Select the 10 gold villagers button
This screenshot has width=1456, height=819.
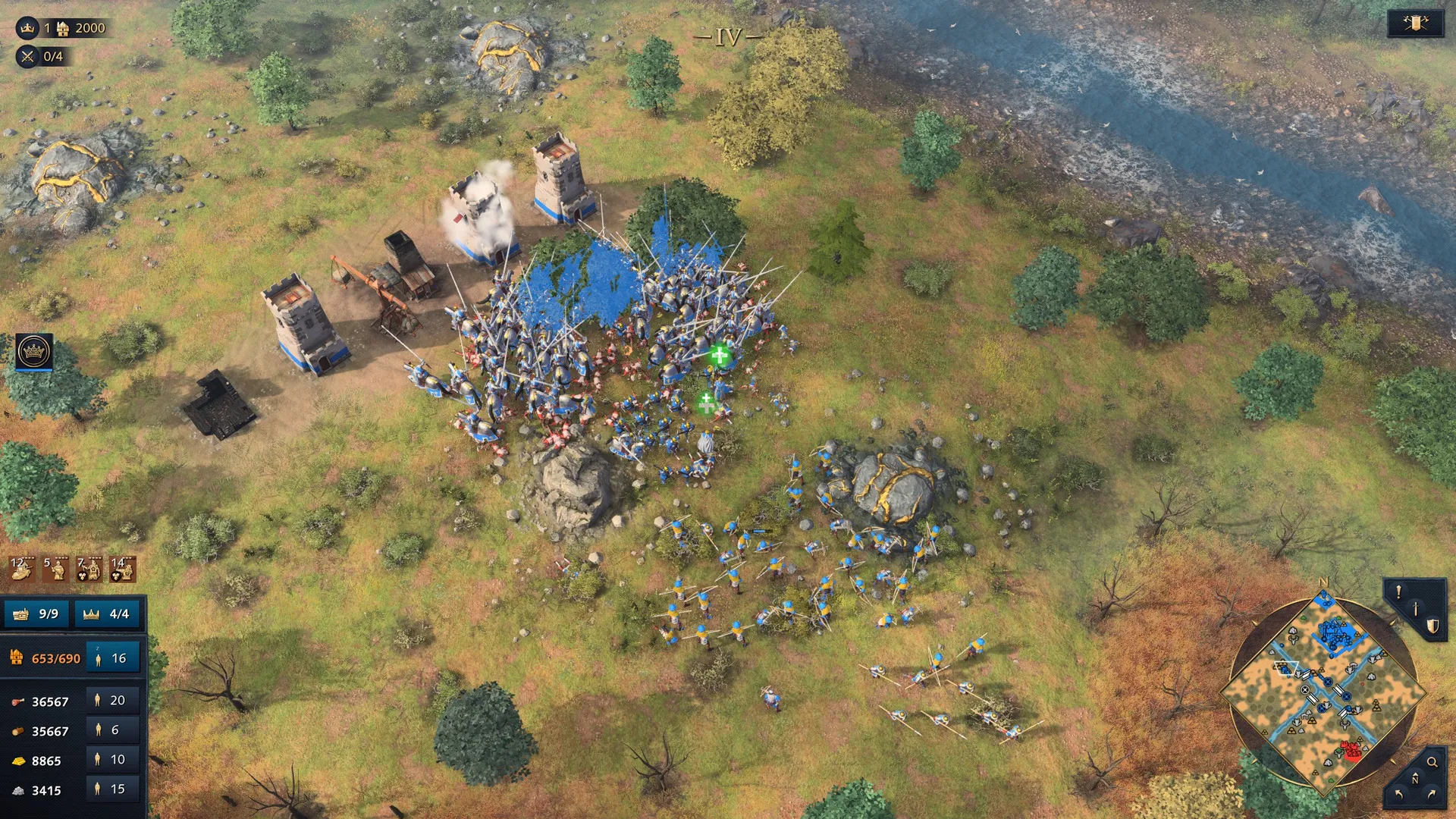coord(111,759)
